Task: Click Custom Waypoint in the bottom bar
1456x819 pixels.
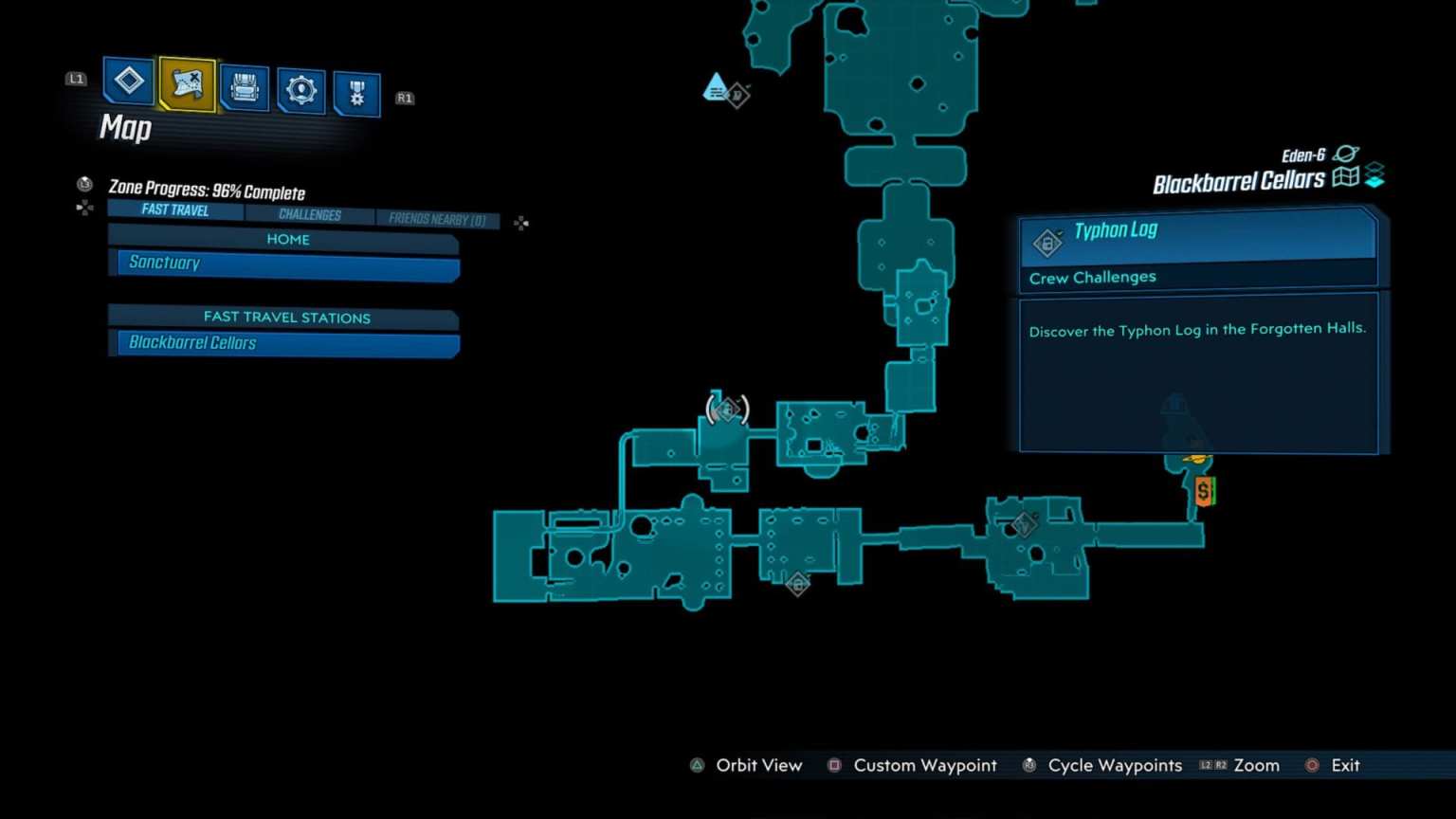Action: [x=924, y=765]
